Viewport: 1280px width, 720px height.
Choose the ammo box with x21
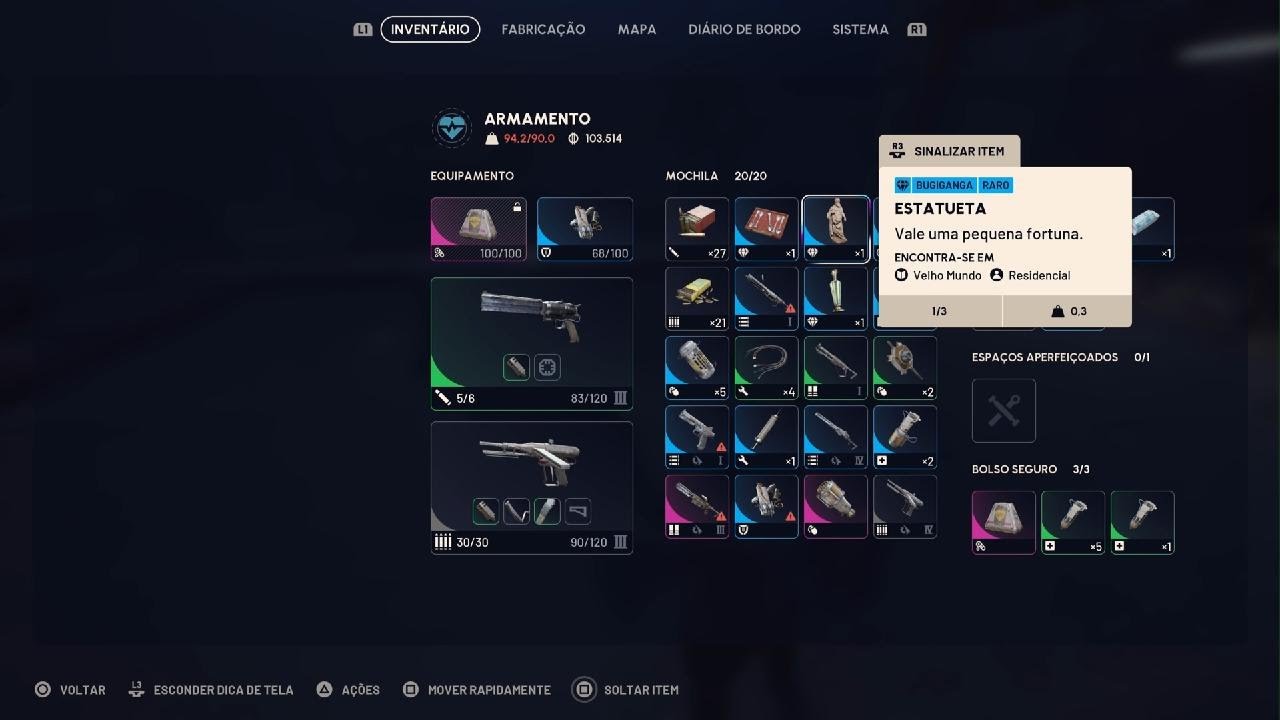(x=697, y=298)
